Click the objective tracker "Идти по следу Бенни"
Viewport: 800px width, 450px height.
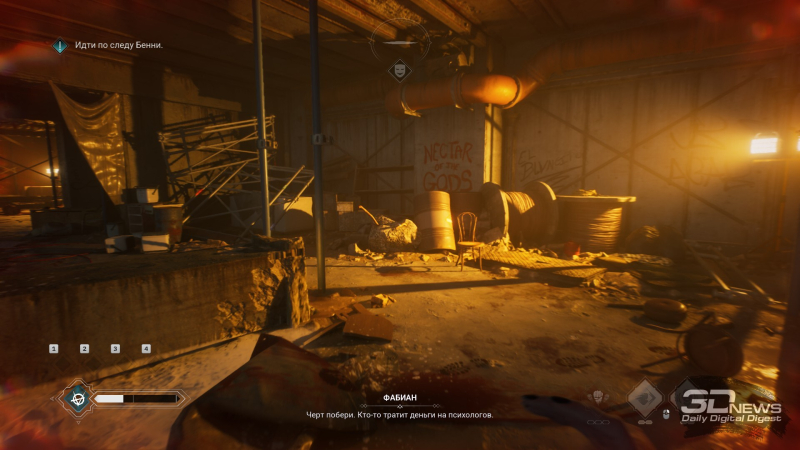[111, 45]
